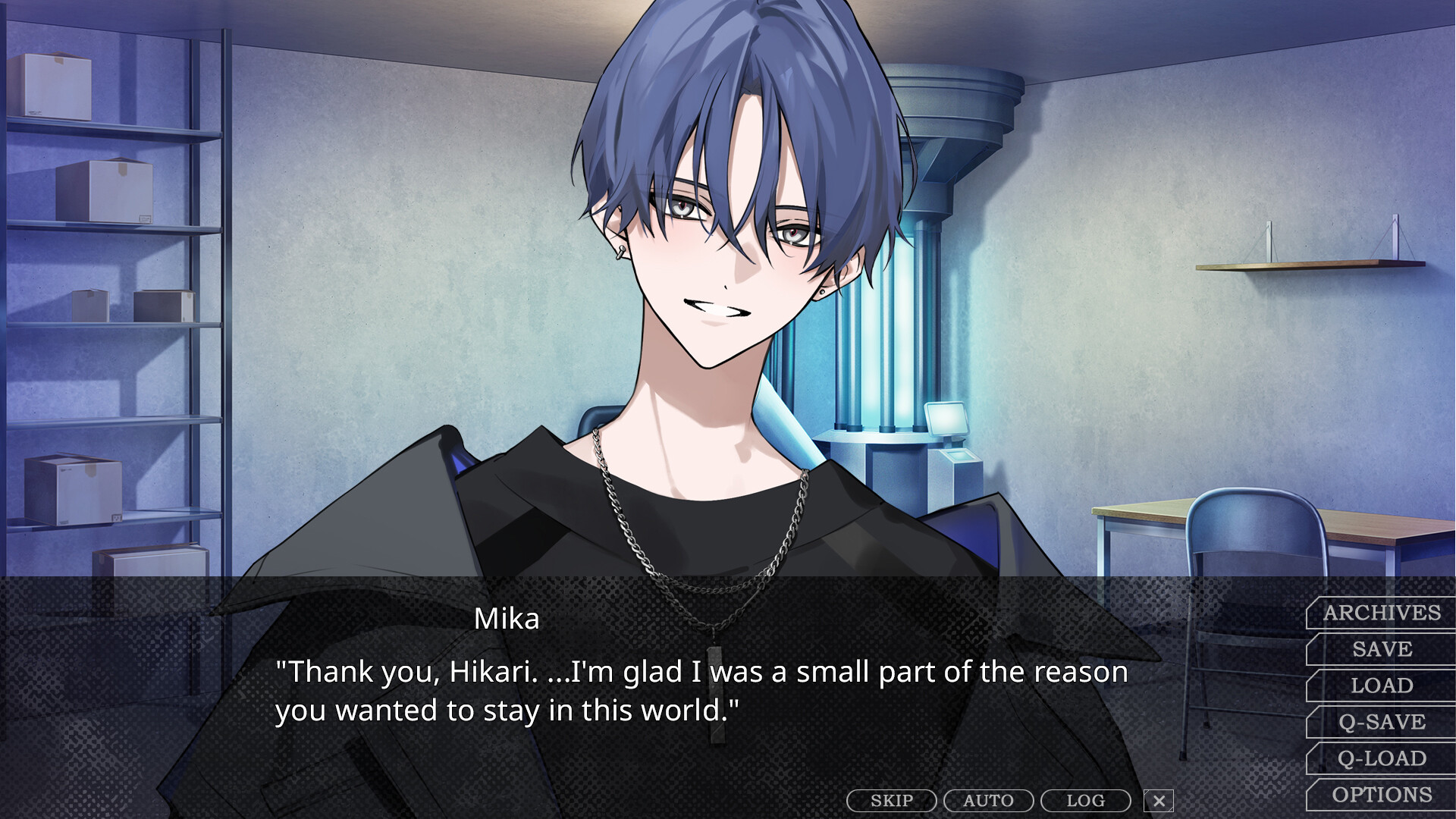The height and width of the screenshot is (819, 1456).
Task: Open the dialogue Log
Action: point(1085,801)
